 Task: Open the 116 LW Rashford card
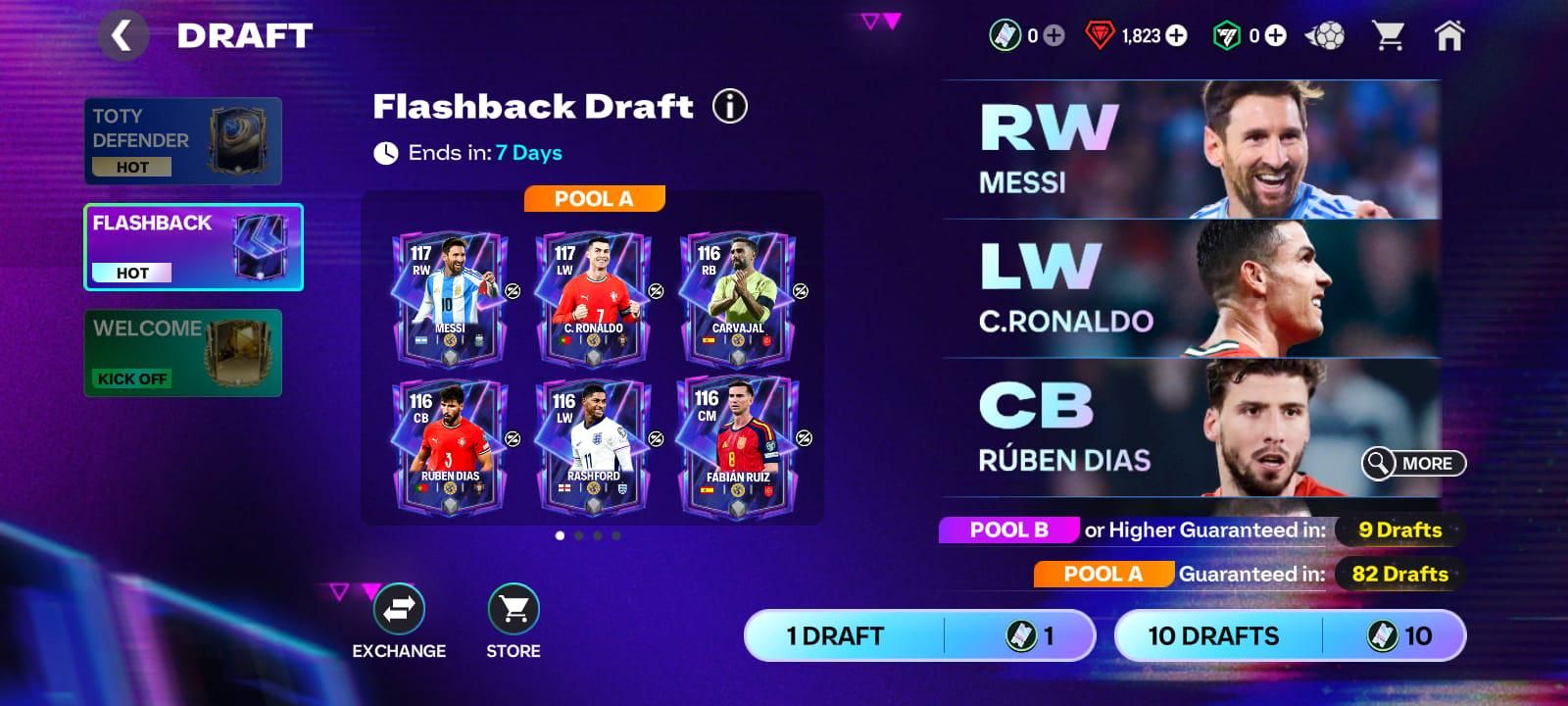(593, 446)
